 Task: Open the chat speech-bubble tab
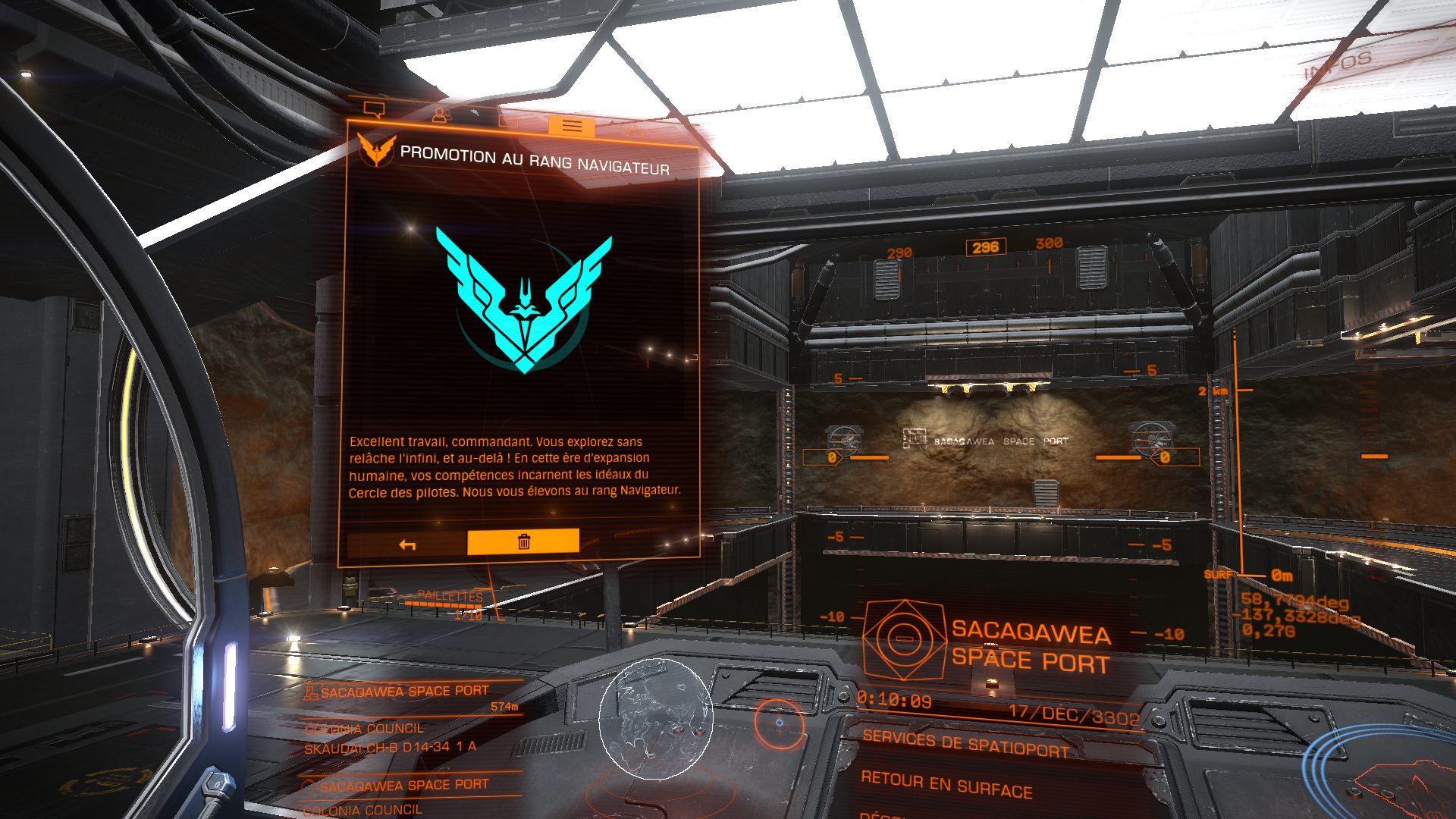pyautogui.click(x=374, y=110)
